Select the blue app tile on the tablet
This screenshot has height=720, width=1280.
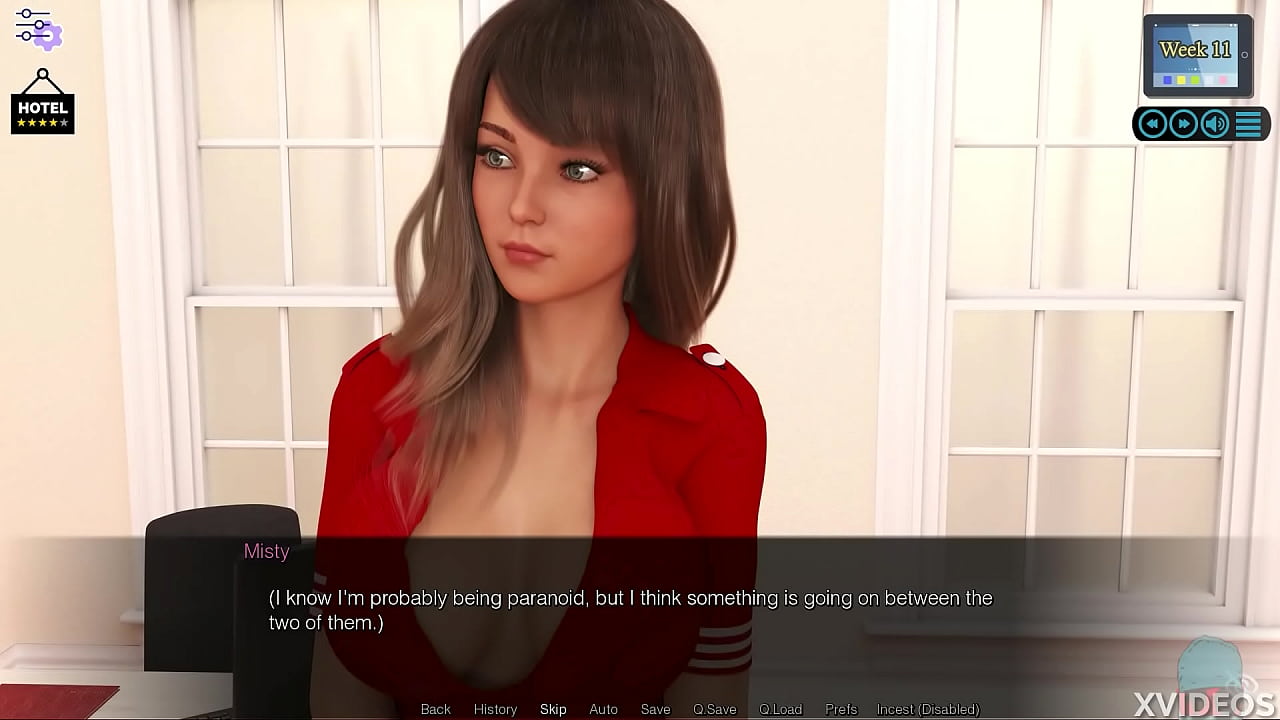pos(1167,79)
